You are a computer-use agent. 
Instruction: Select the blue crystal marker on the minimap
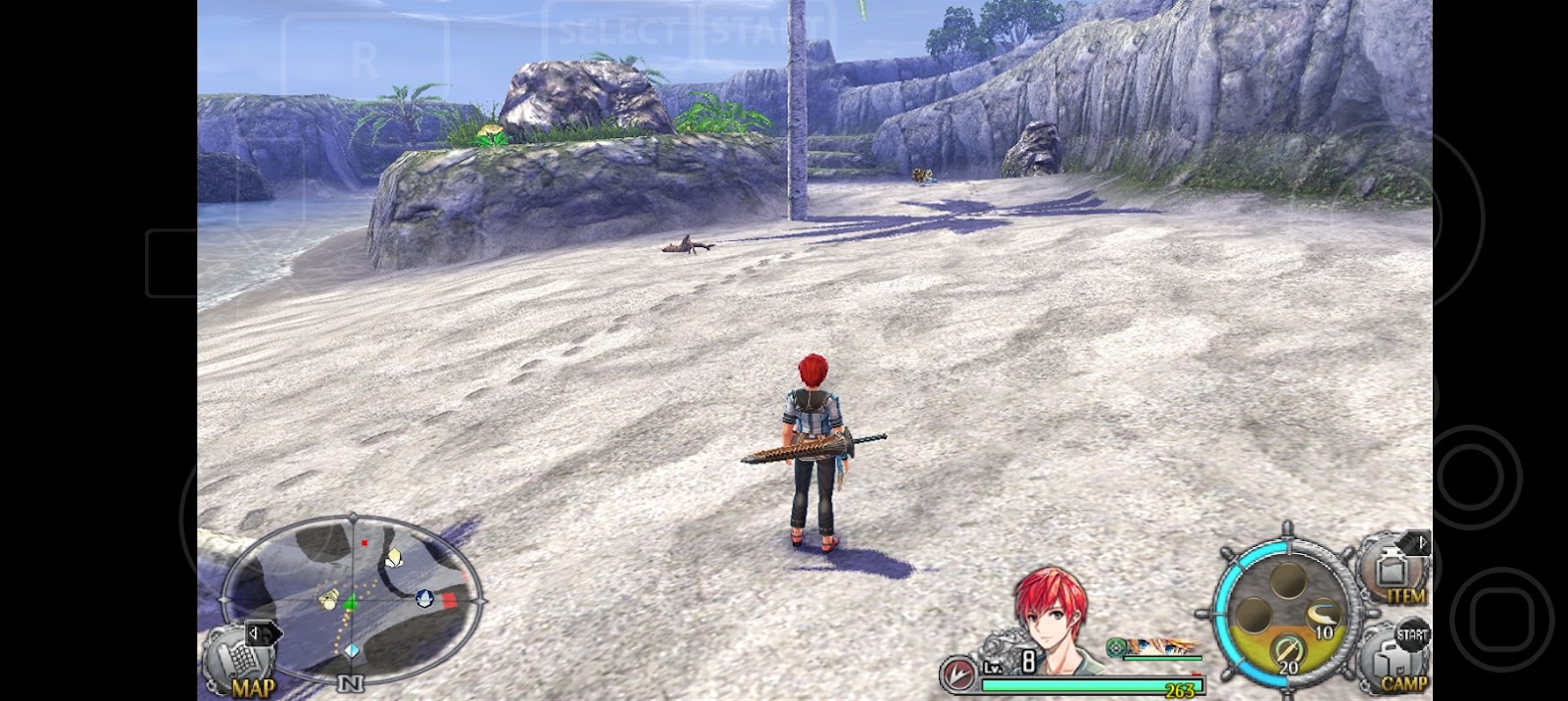tap(352, 650)
